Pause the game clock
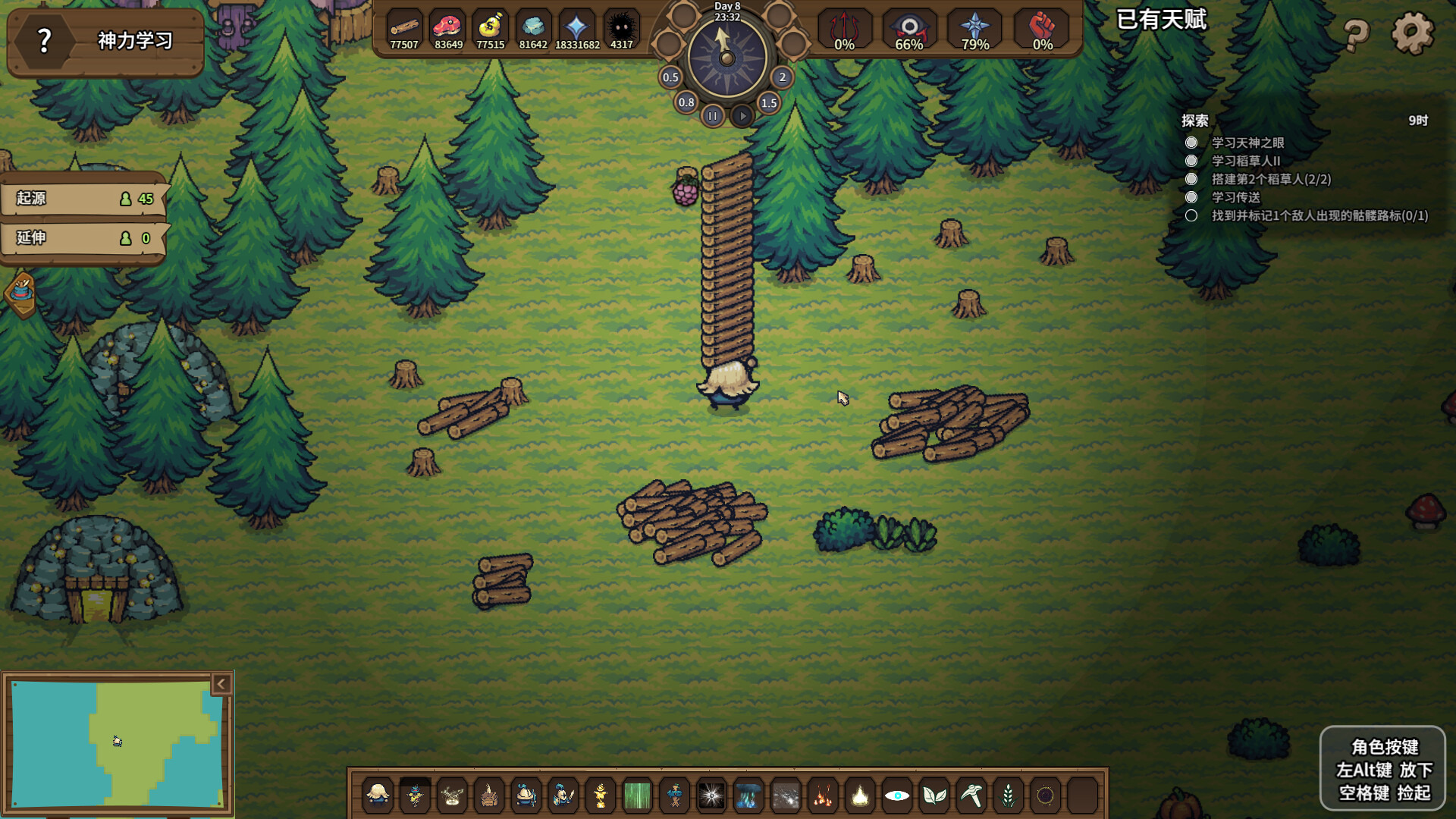 tap(712, 116)
